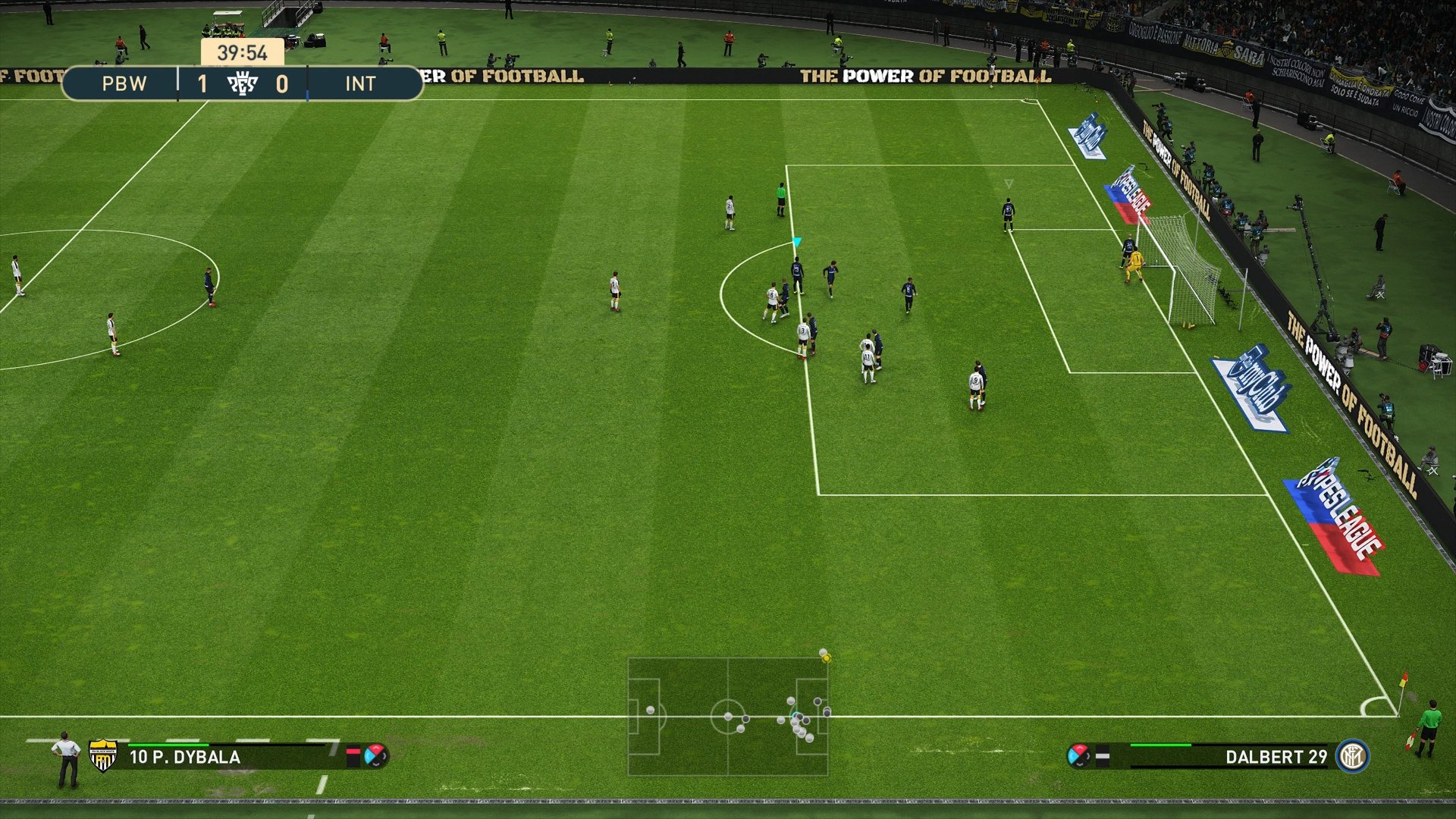1456x819 pixels.
Task: Click the Dalbert formation bar indicator
Action: 1102,756
